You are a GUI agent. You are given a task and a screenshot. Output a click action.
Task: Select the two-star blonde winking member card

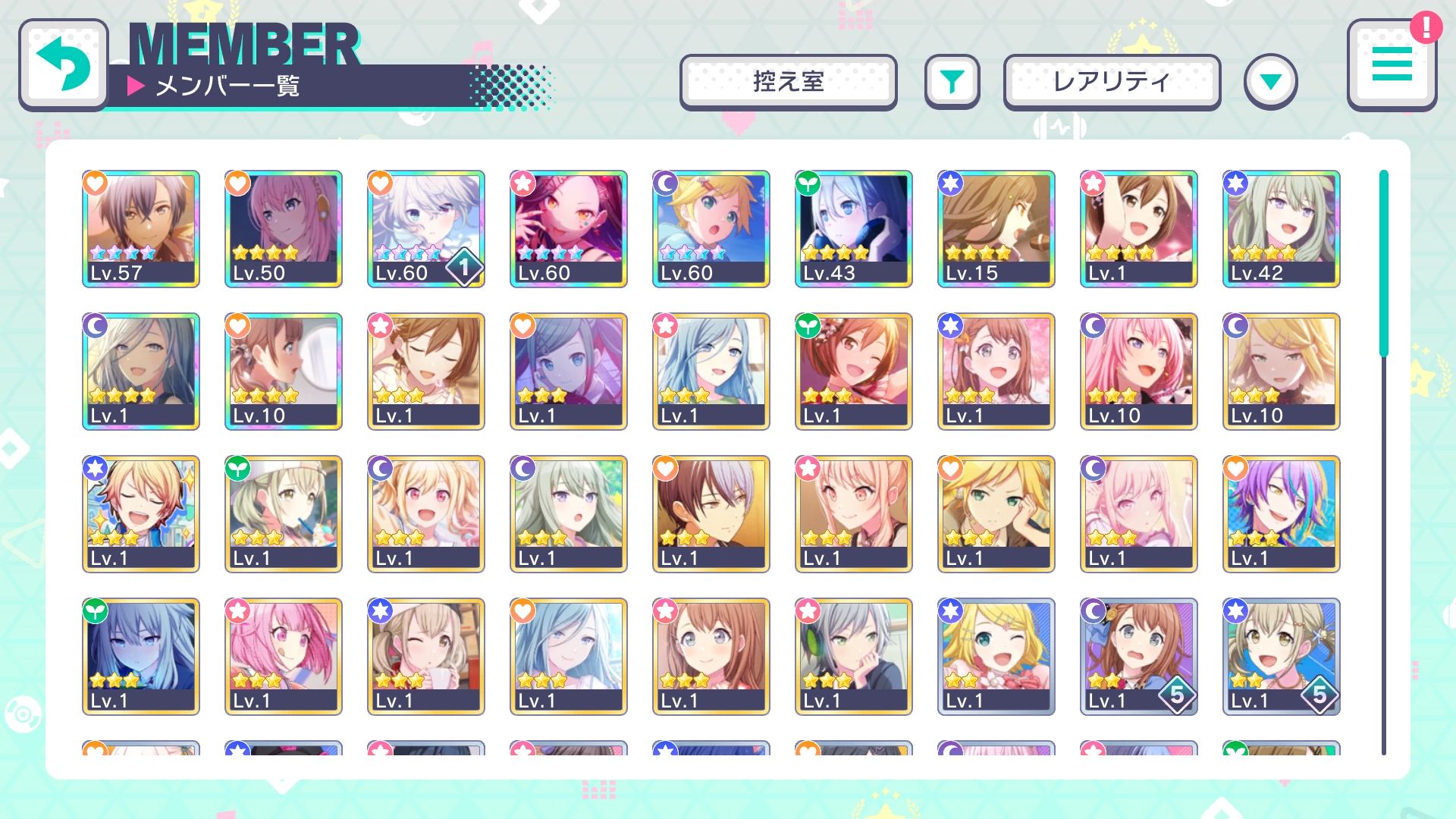point(996,657)
